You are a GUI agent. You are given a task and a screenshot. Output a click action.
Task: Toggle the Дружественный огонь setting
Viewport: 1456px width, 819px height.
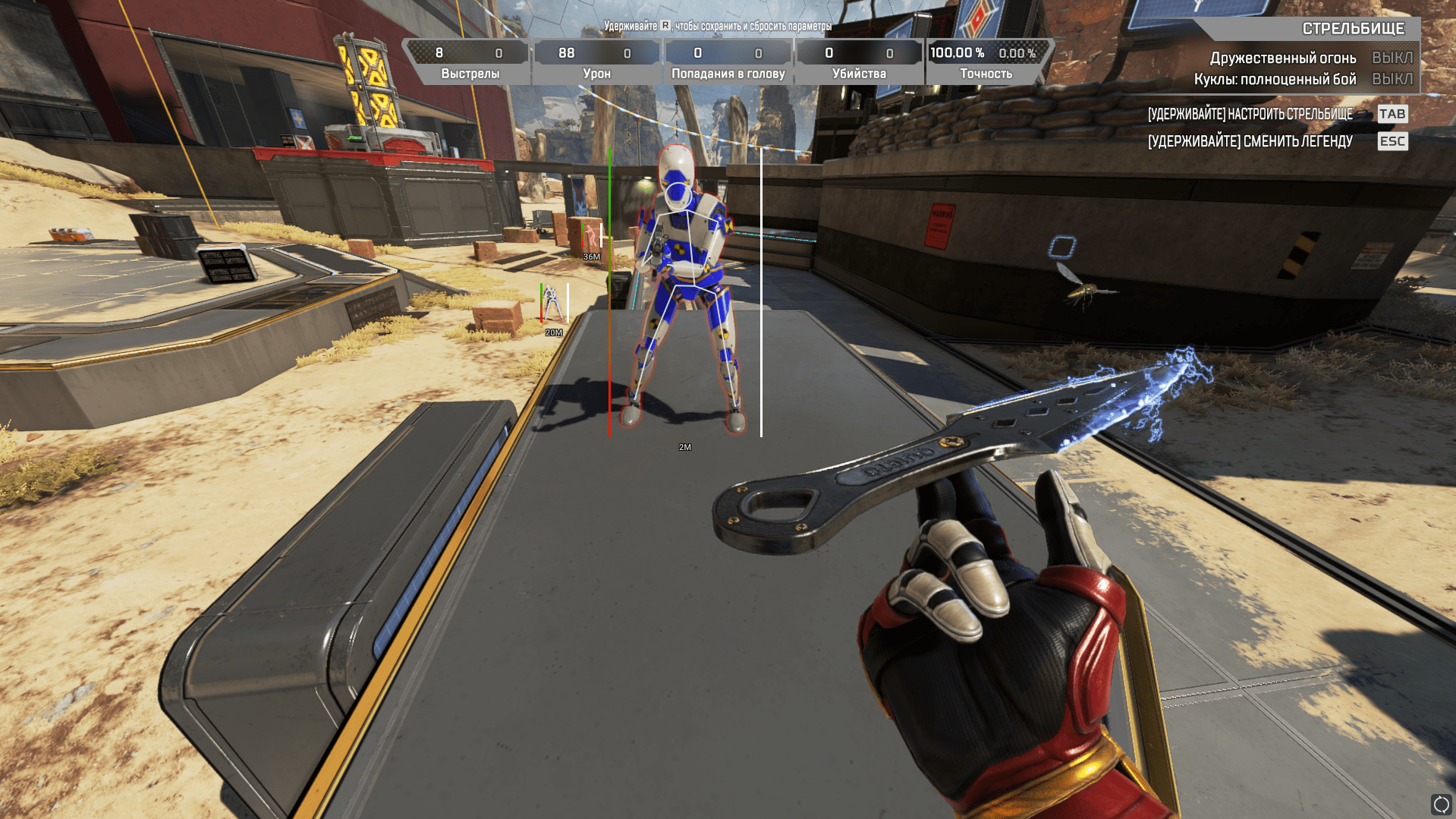click(1392, 58)
